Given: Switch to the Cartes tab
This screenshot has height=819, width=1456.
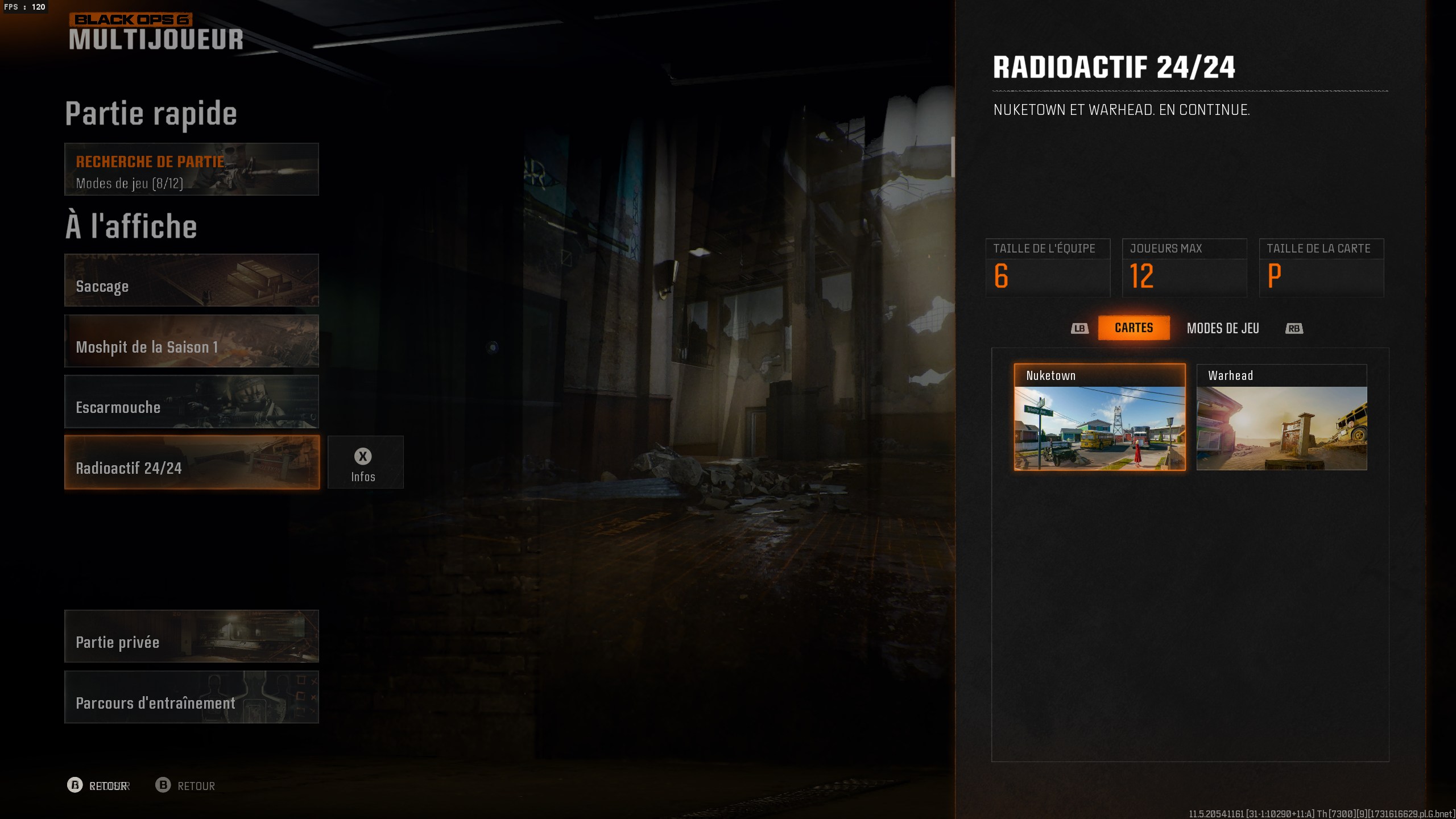Looking at the screenshot, I should (1134, 328).
